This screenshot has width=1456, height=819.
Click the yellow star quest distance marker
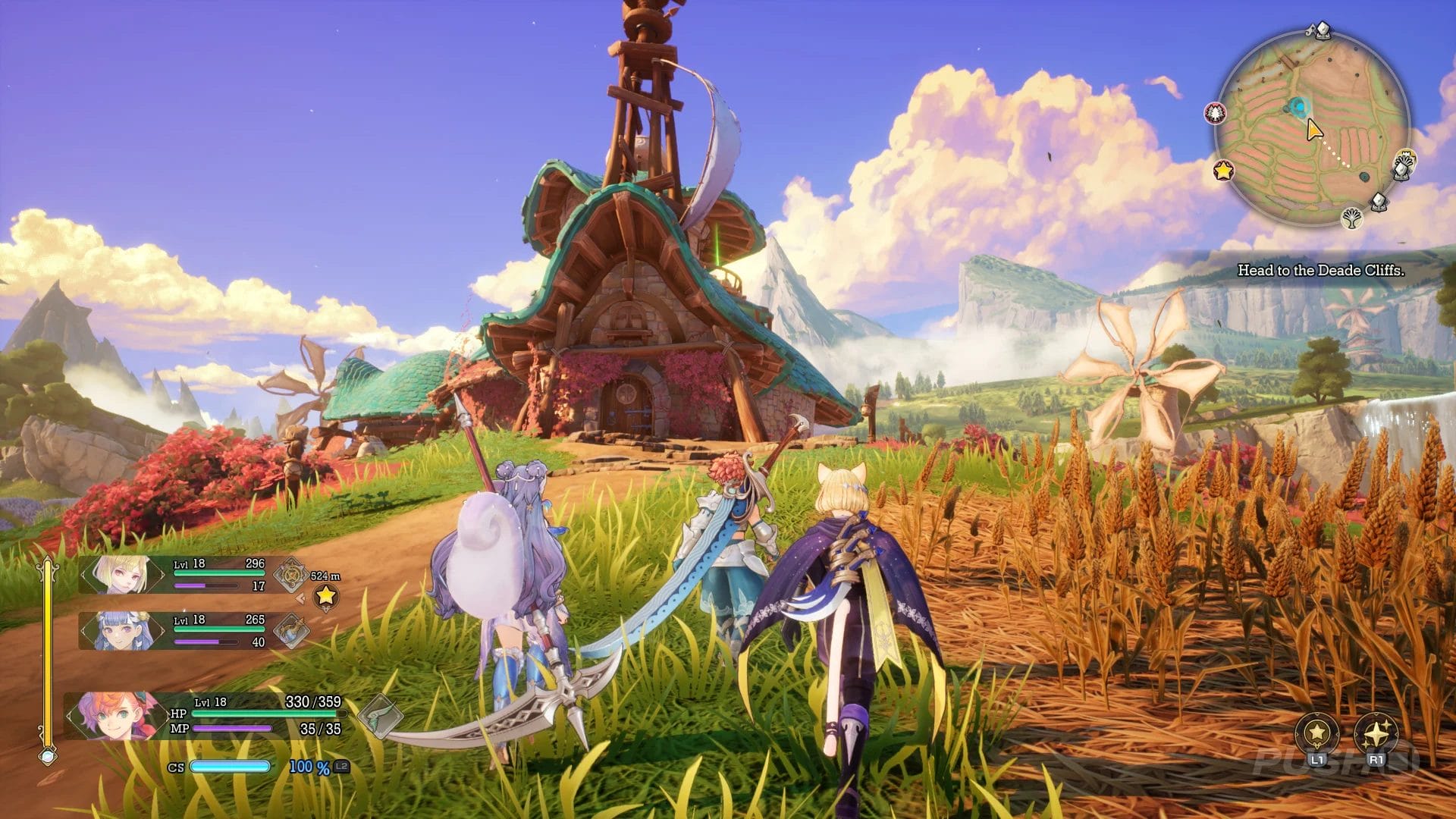325,596
